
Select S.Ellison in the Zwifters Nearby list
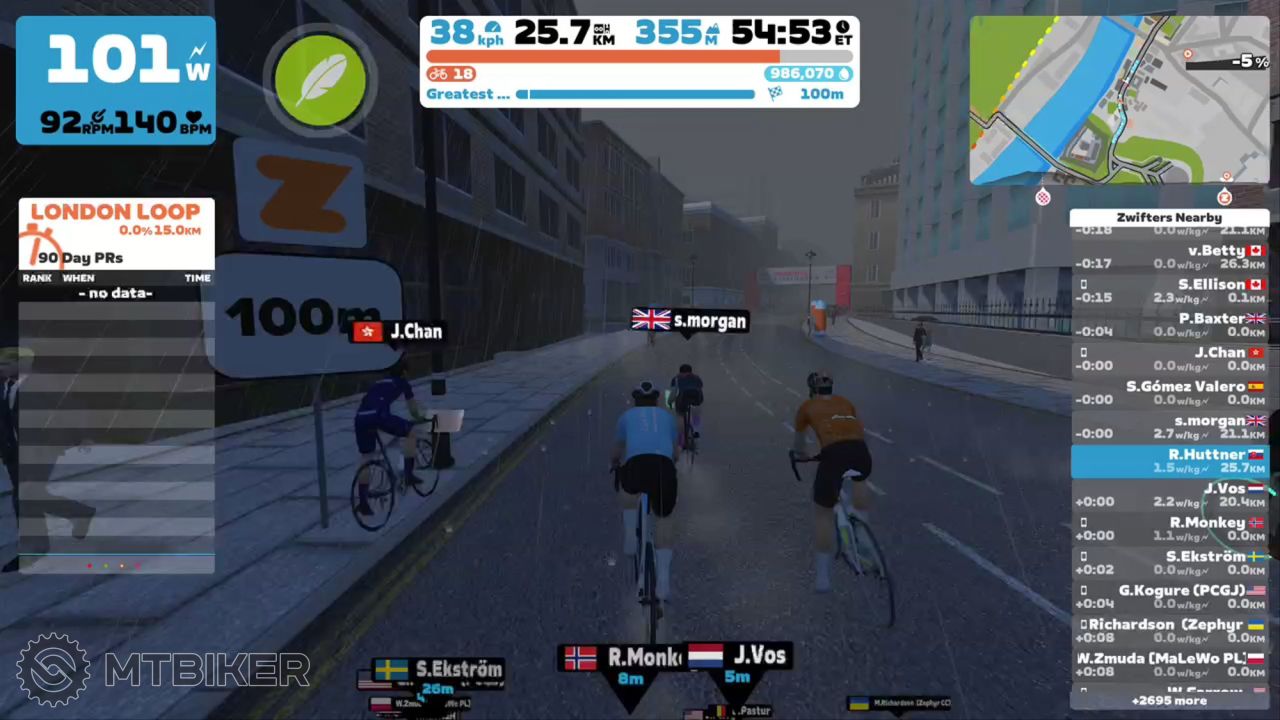point(1169,291)
